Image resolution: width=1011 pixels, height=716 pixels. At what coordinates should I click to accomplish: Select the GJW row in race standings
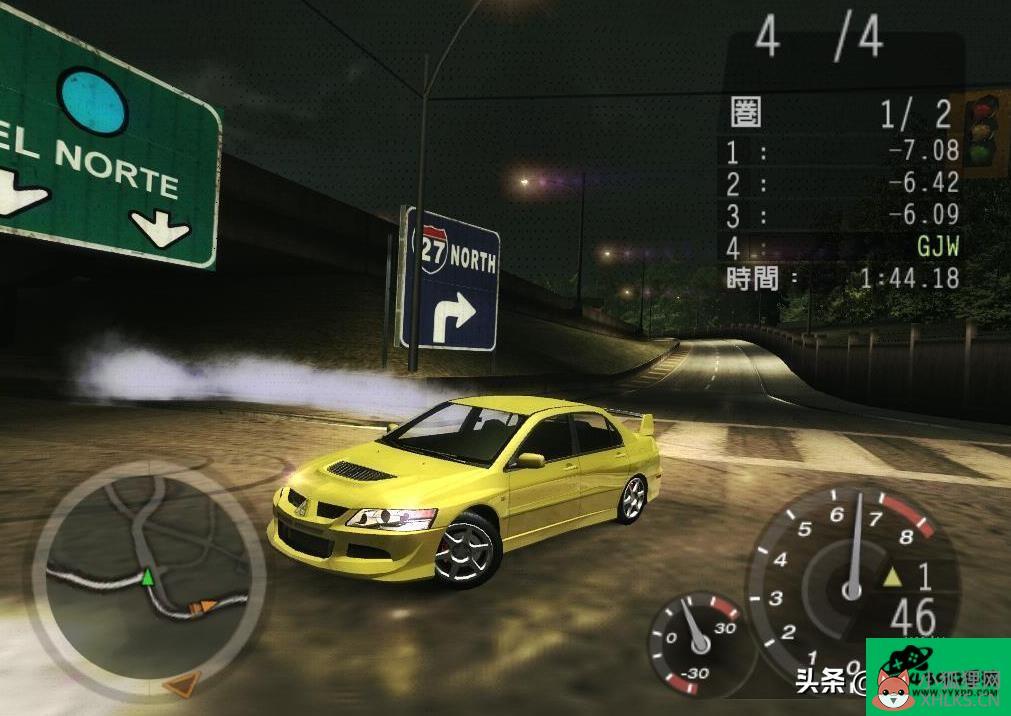(x=842, y=246)
